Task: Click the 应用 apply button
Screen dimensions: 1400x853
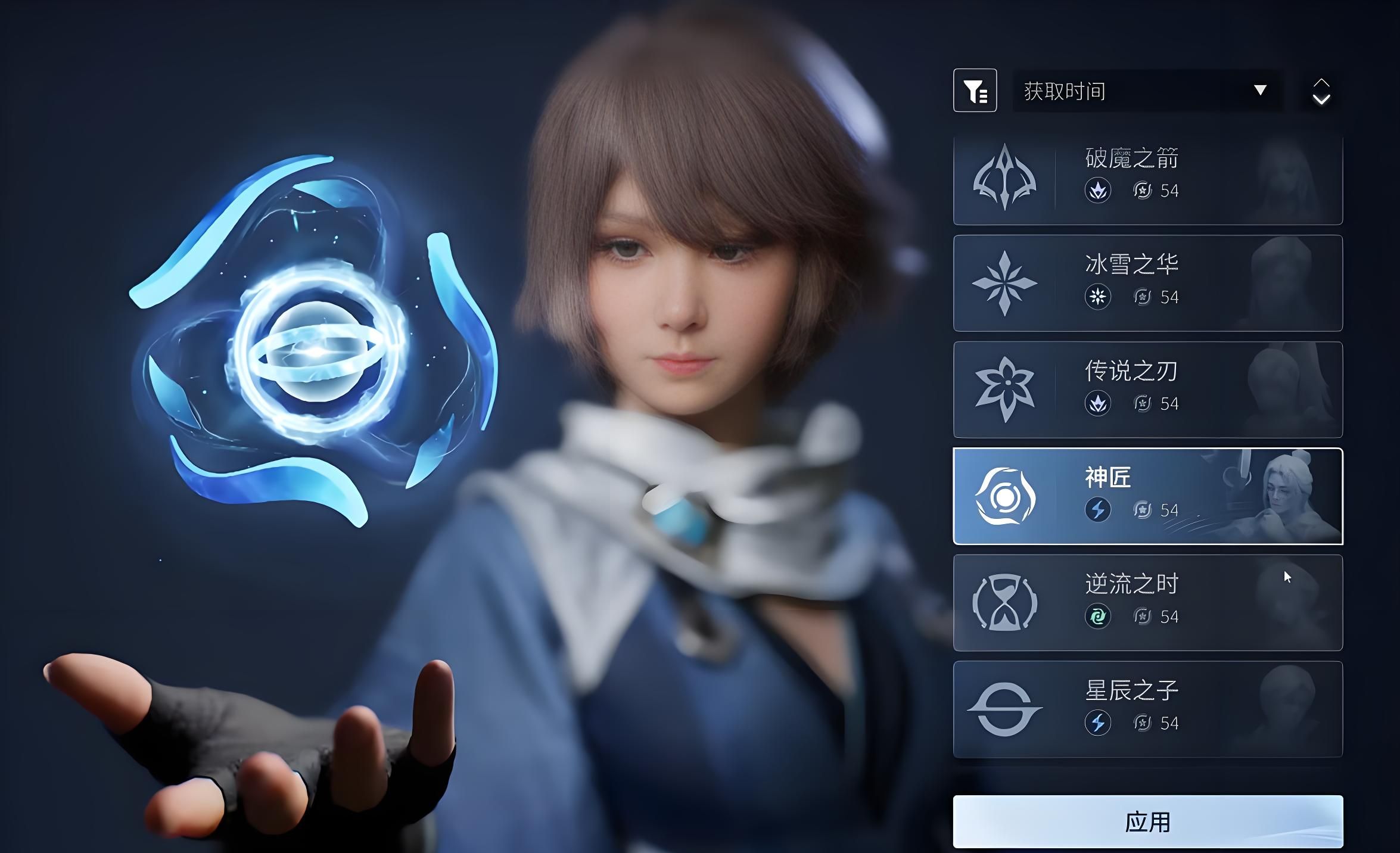Action: tap(1147, 821)
